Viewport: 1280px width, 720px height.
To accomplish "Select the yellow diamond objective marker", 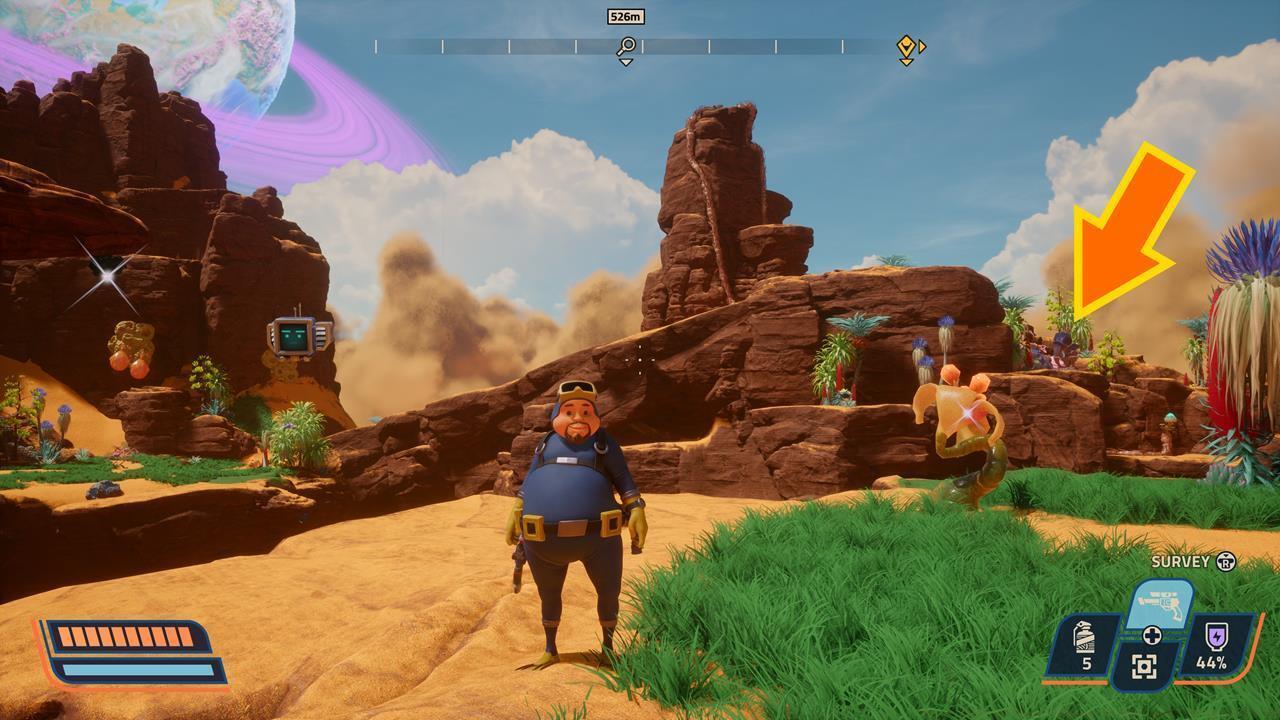I will click(x=905, y=46).
